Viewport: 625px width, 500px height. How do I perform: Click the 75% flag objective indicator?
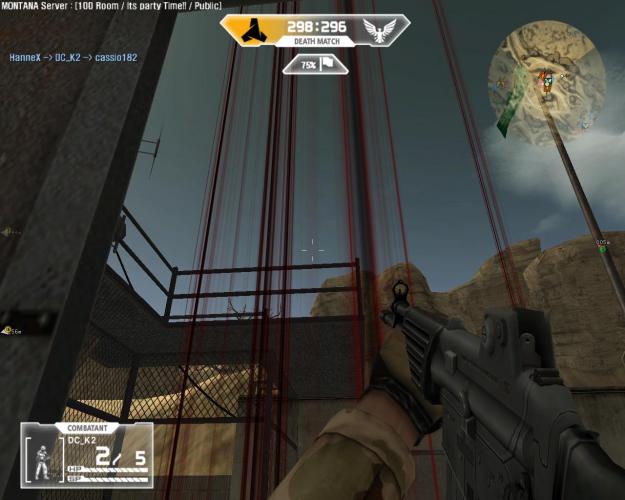point(315,64)
